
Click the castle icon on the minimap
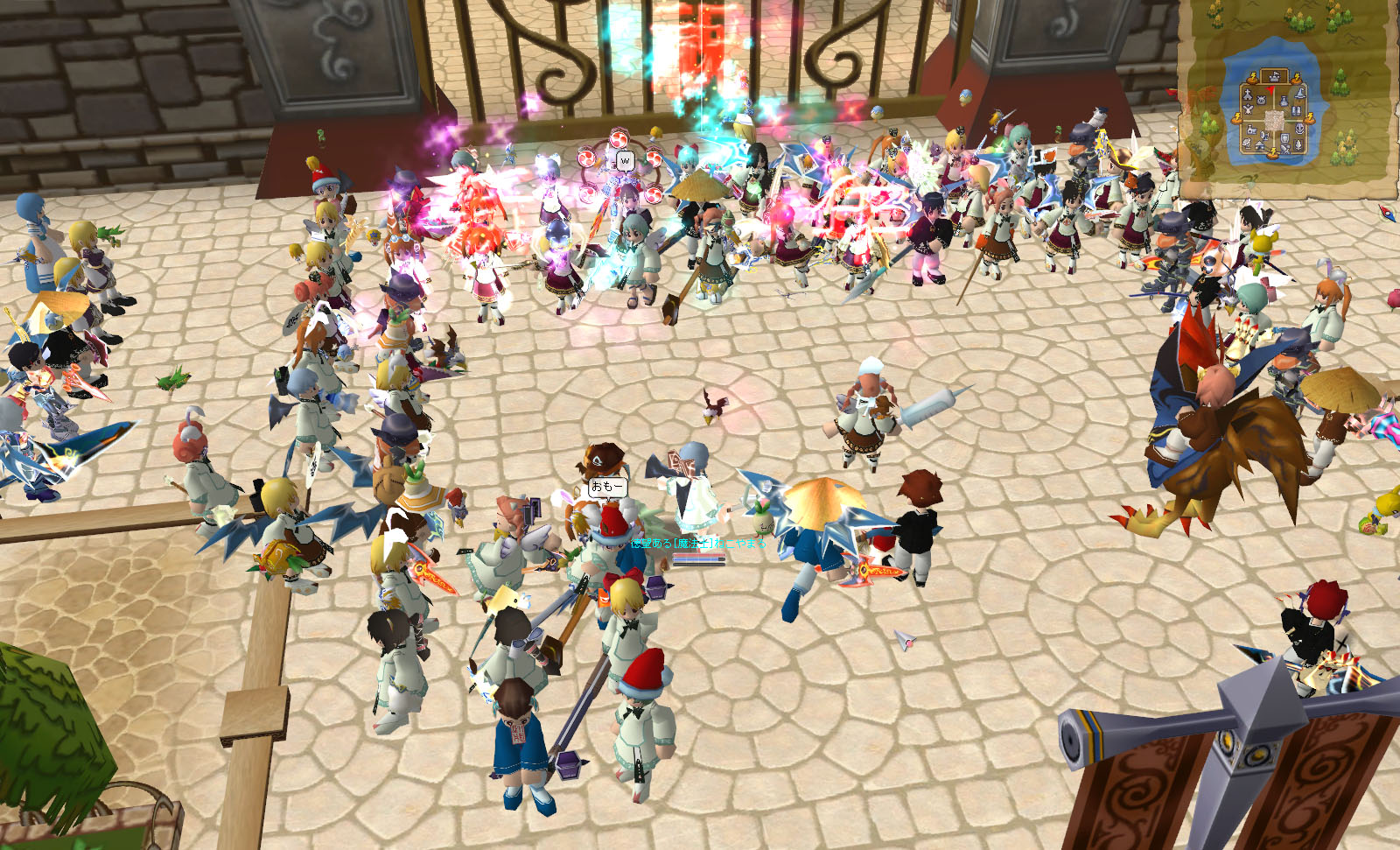click(1275, 77)
